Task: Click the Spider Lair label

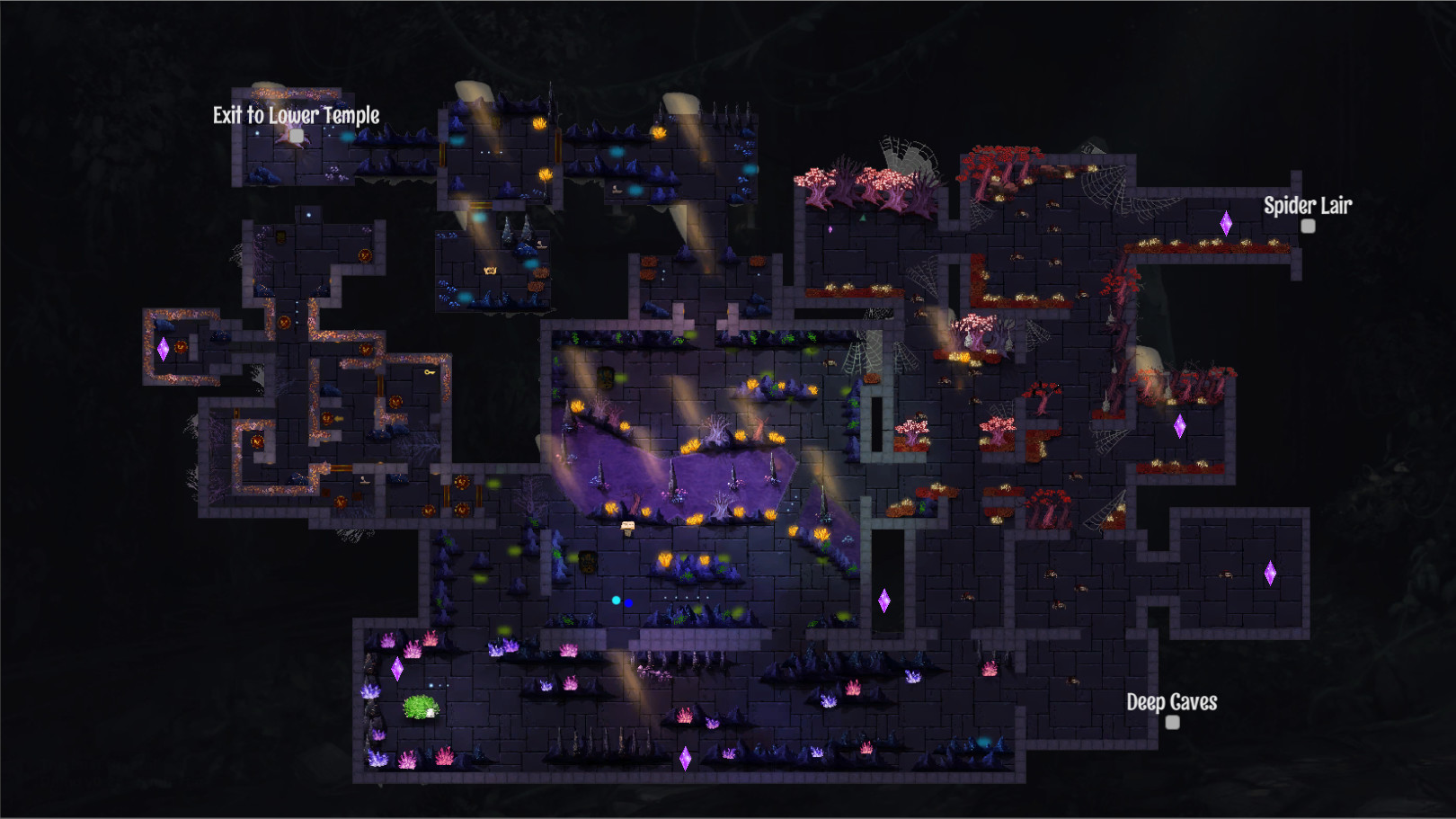Action: point(1308,206)
